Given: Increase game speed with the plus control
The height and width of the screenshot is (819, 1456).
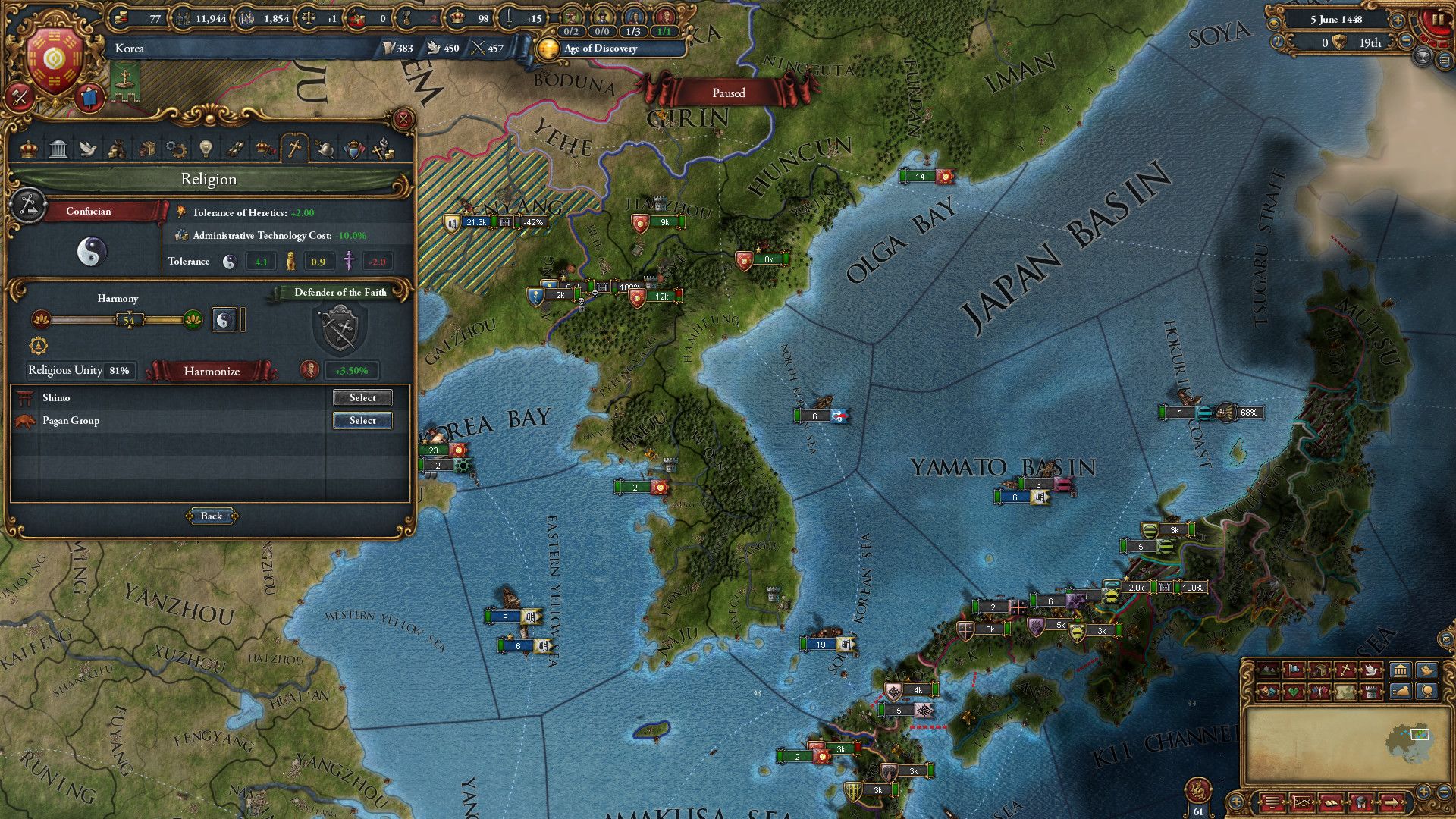Looking at the screenshot, I should tap(1398, 20).
